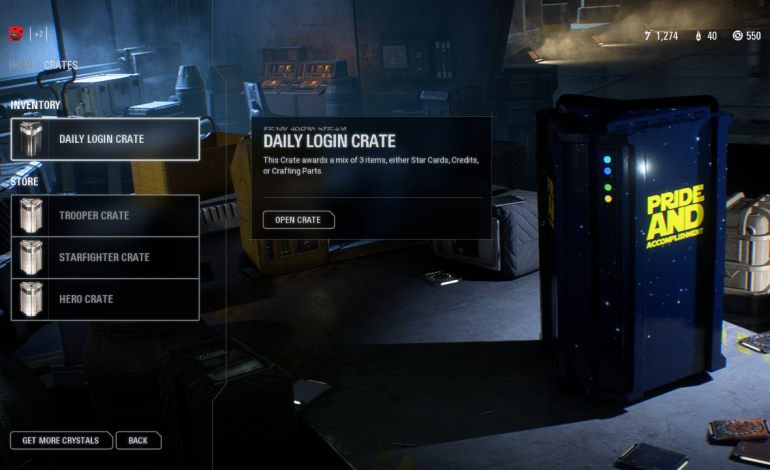Image resolution: width=770 pixels, height=470 pixels.
Task: Go back using the Back button
Action: coord(138,440)
